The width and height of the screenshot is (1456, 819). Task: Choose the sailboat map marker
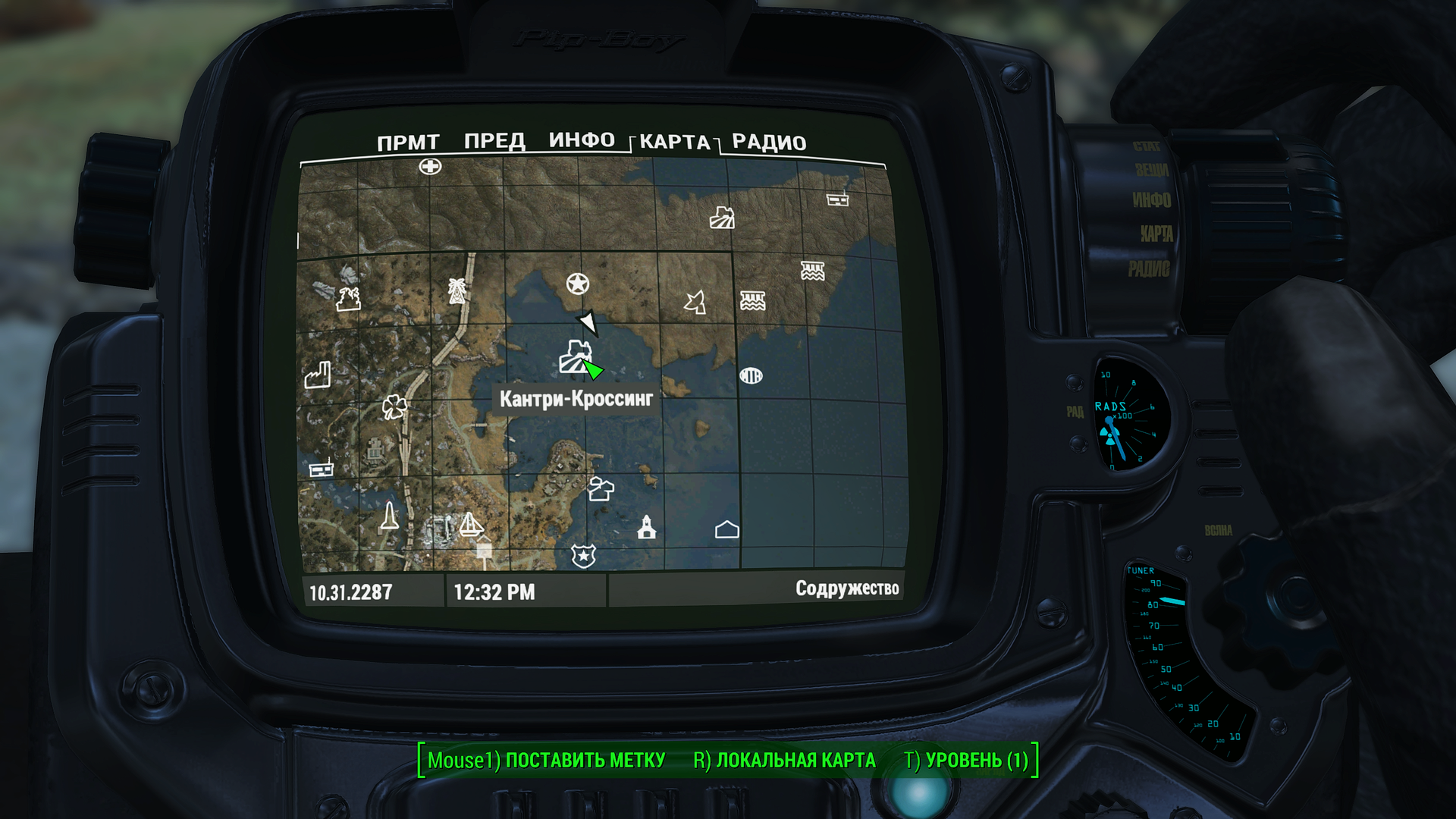pyautogui.click(x=471, y=525)
